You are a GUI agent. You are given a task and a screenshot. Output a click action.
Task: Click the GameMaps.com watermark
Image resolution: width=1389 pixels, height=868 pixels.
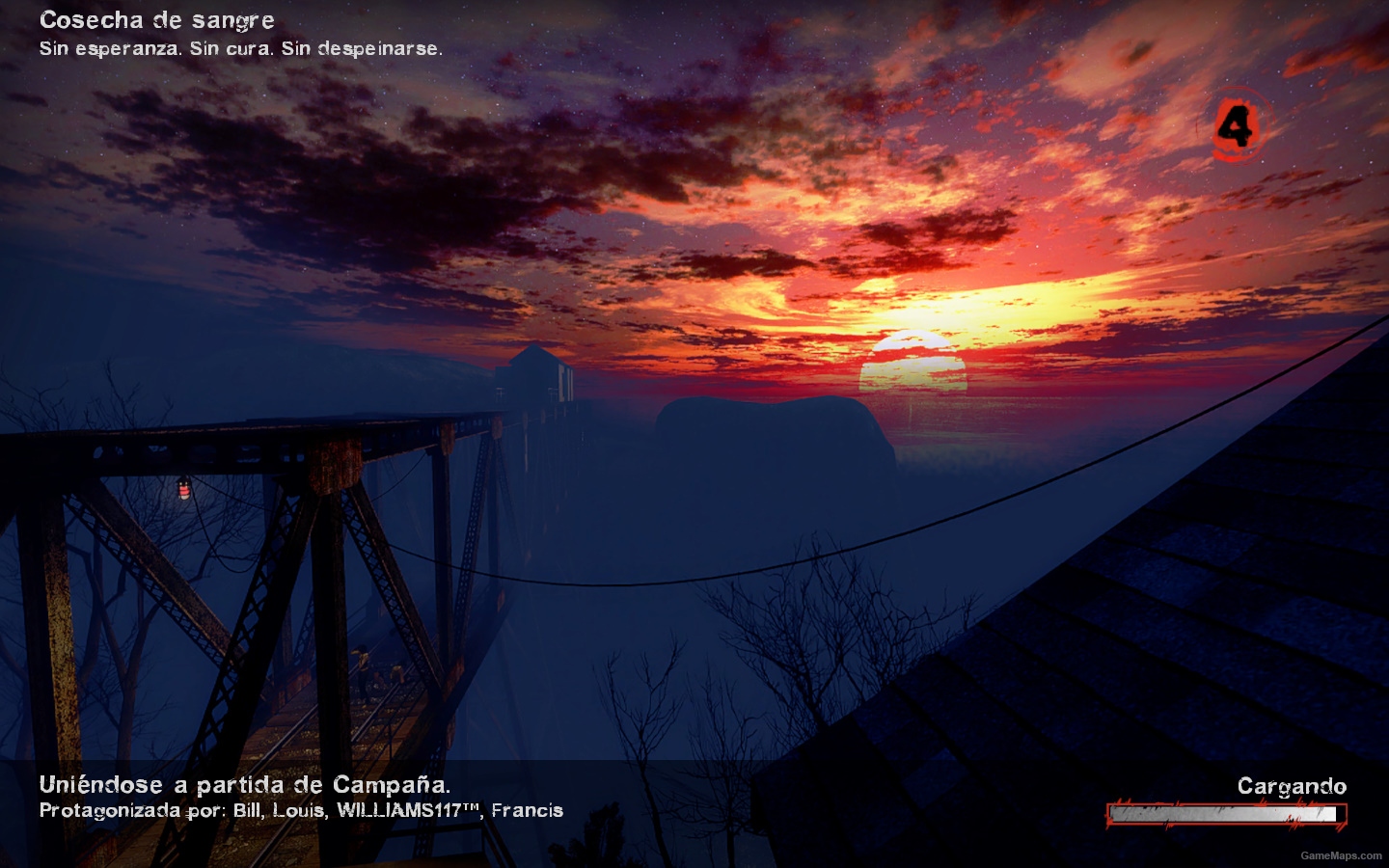(x=1340, y=857)
